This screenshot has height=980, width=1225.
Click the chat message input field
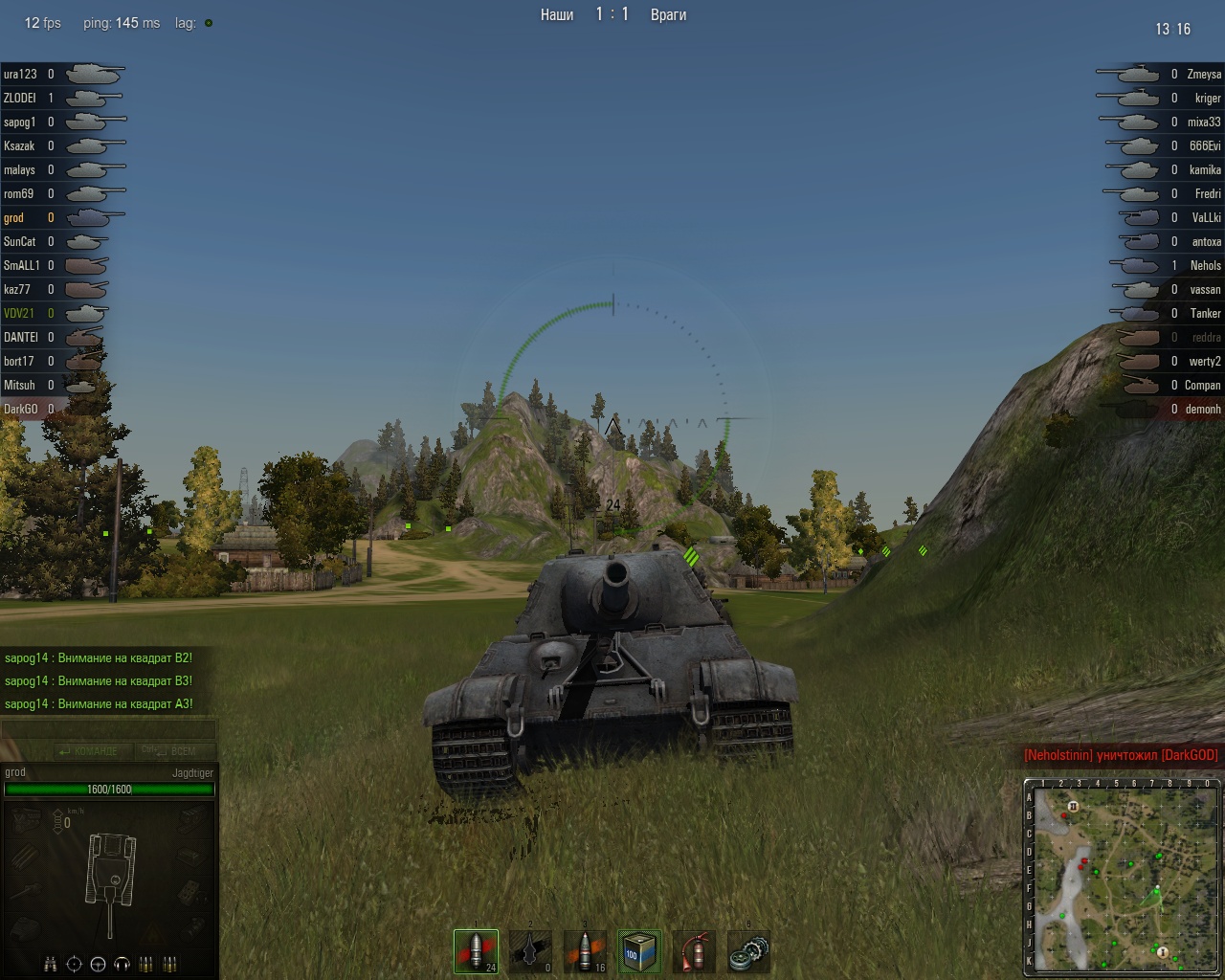[108, 730]
